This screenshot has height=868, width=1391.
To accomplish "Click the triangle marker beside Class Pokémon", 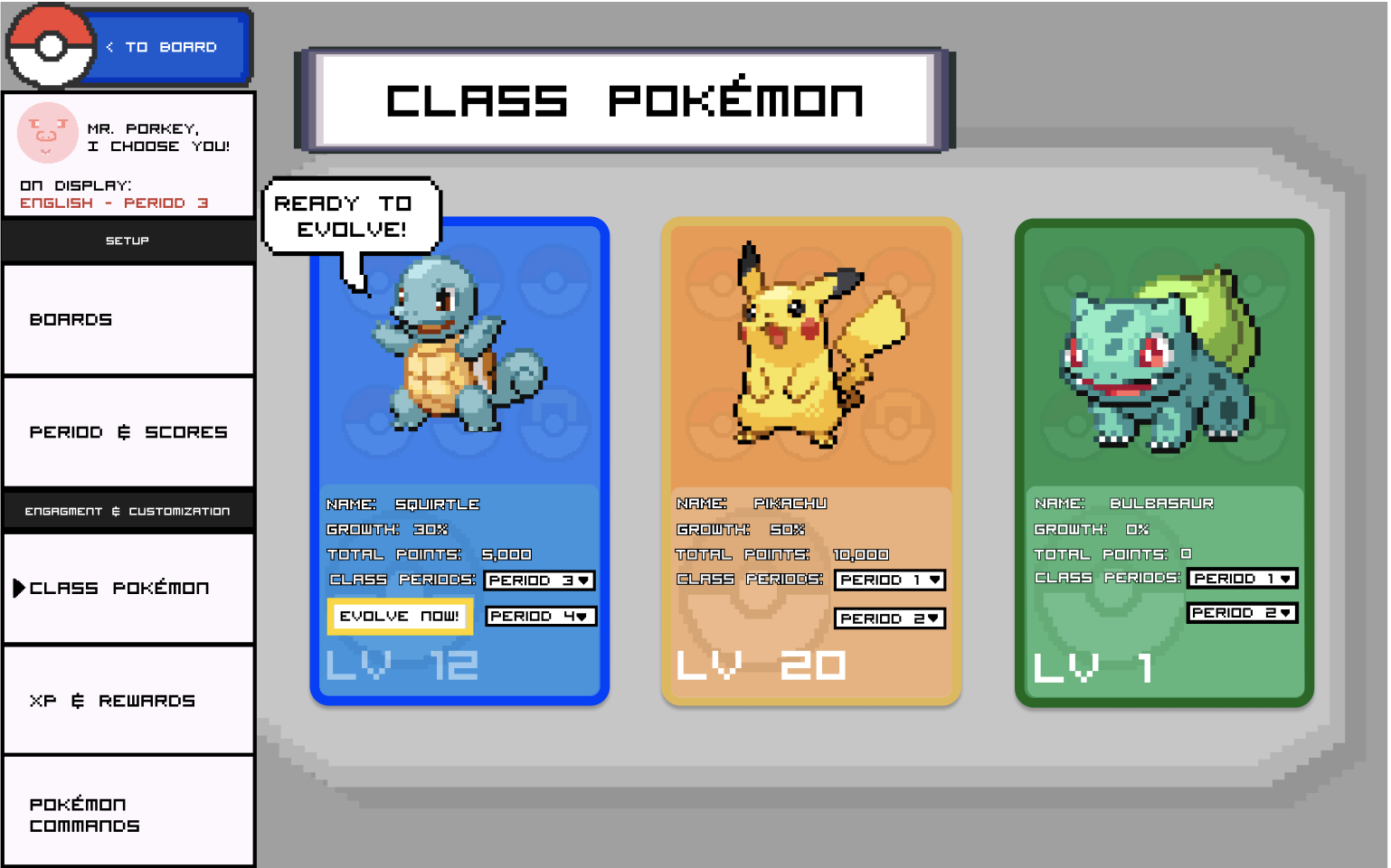I will [20, 588].
